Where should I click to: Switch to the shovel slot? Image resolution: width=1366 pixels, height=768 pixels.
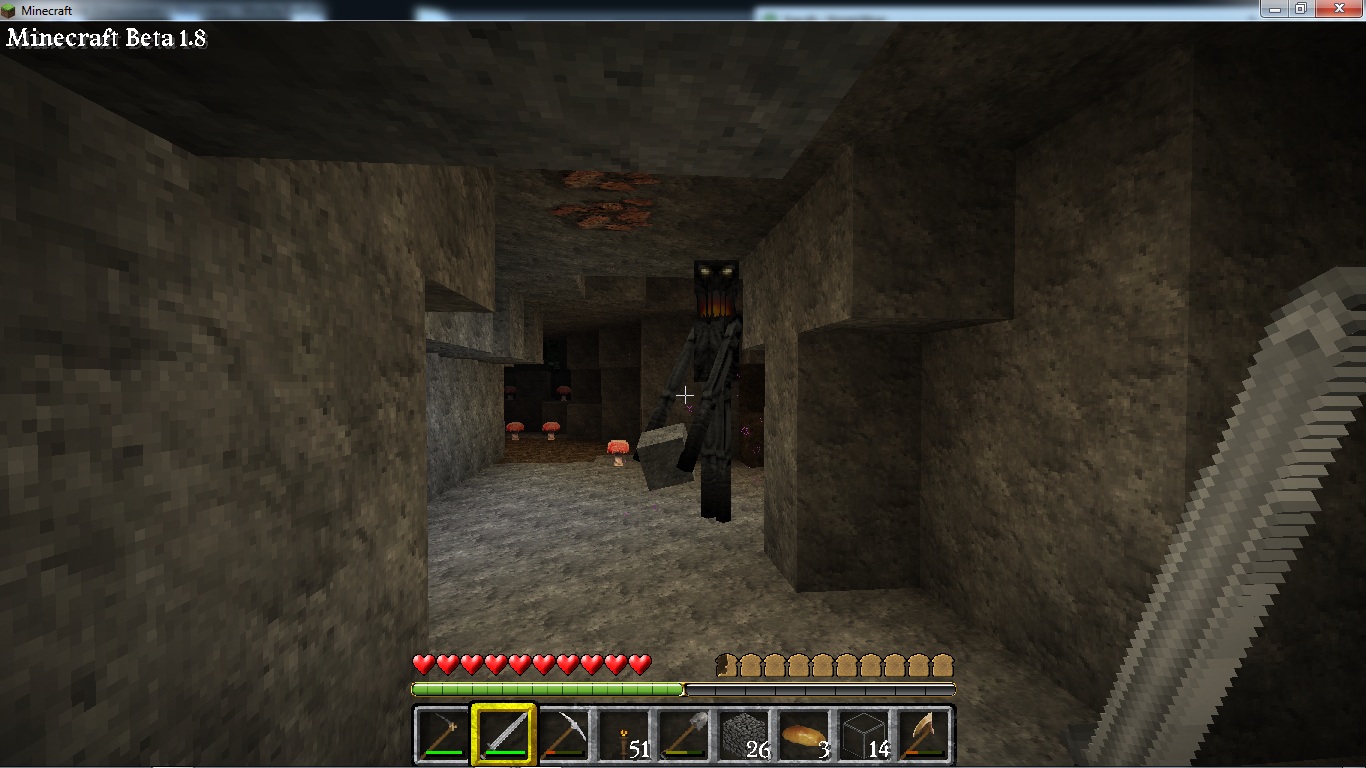(x=683, y=735)
